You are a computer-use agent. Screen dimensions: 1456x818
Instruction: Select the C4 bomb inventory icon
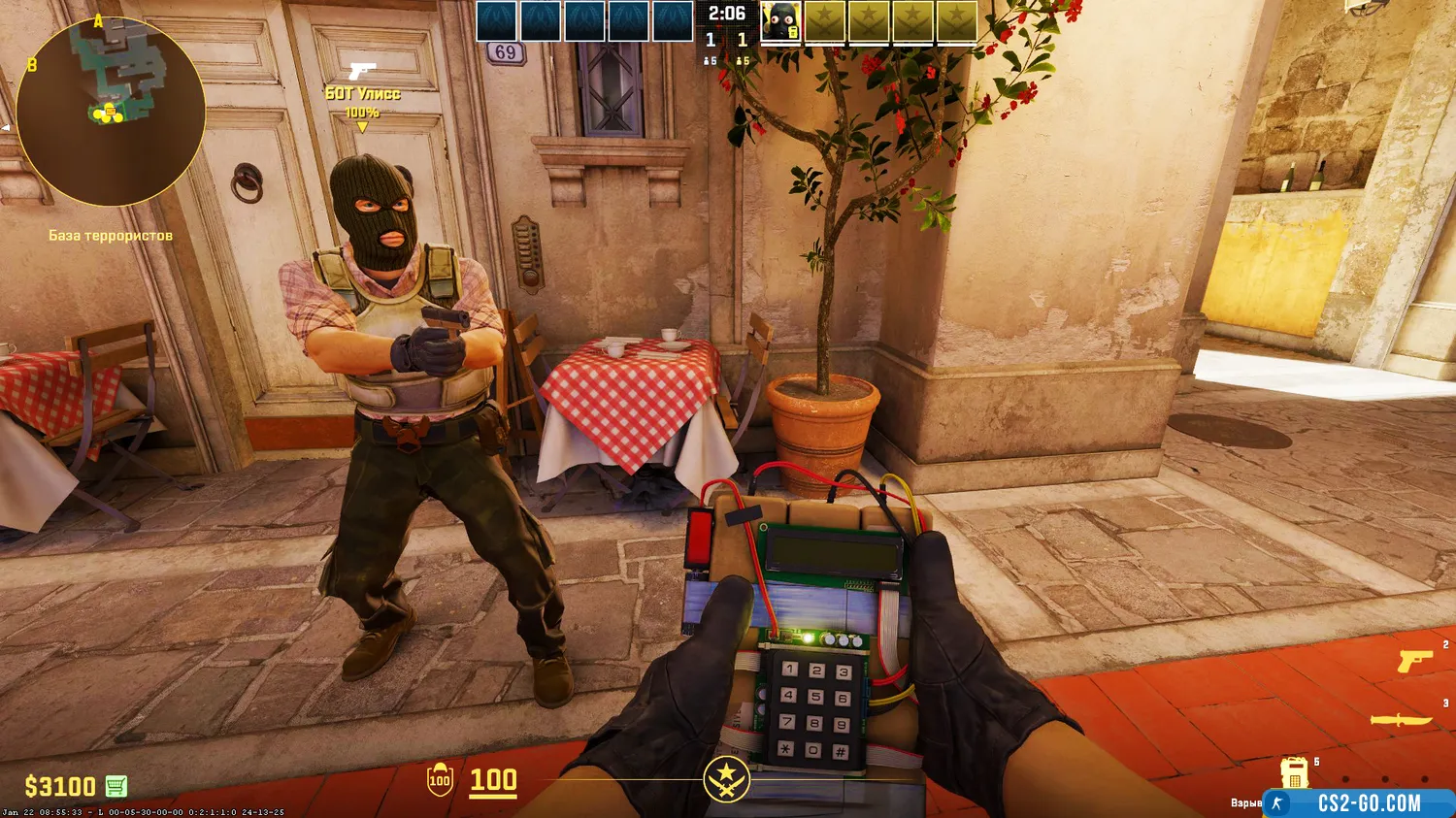pyautogui.click(x=1294, y=773)
